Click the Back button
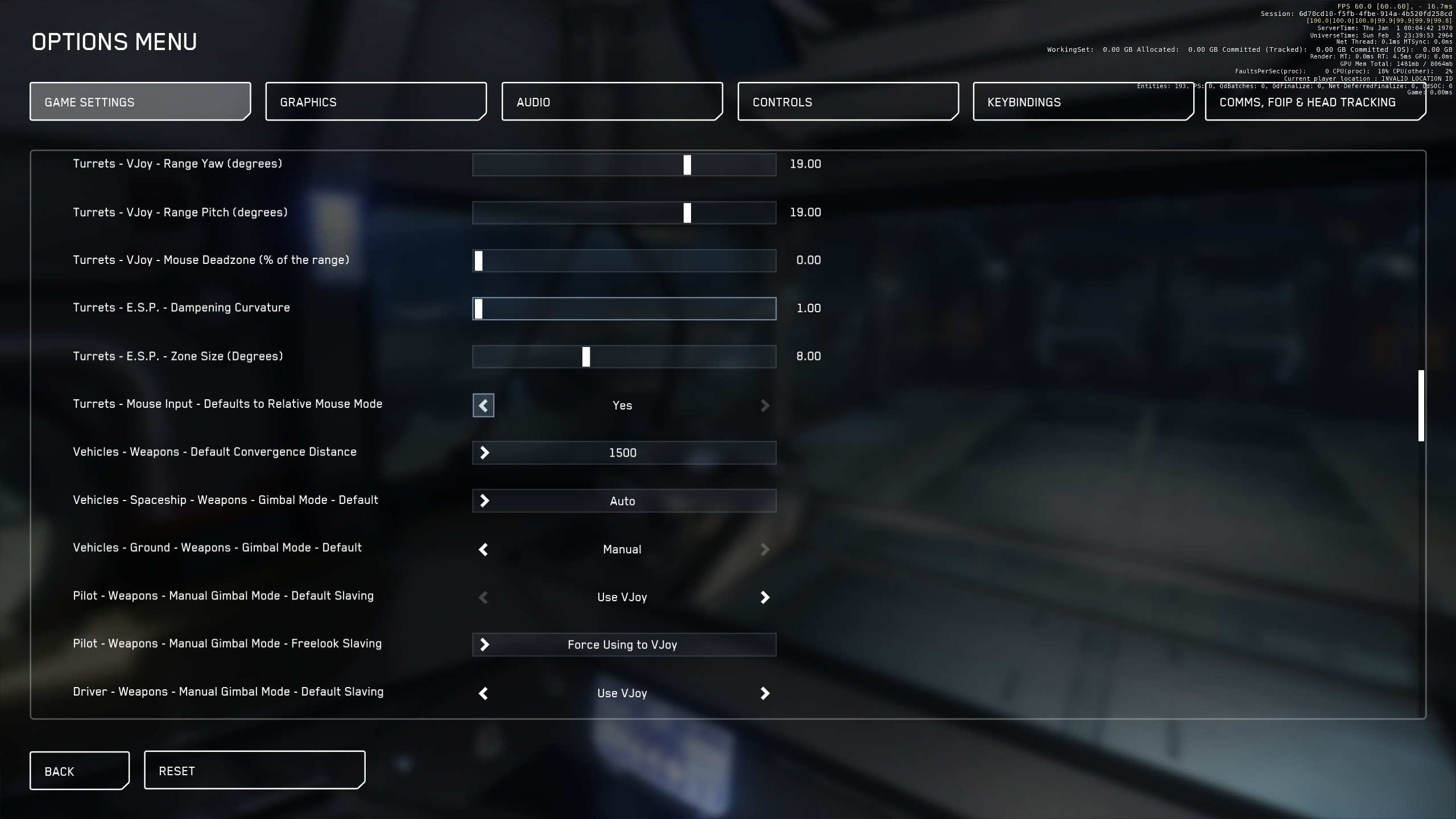This screenshot has height=819, width=1456. (x=79, y=771)
